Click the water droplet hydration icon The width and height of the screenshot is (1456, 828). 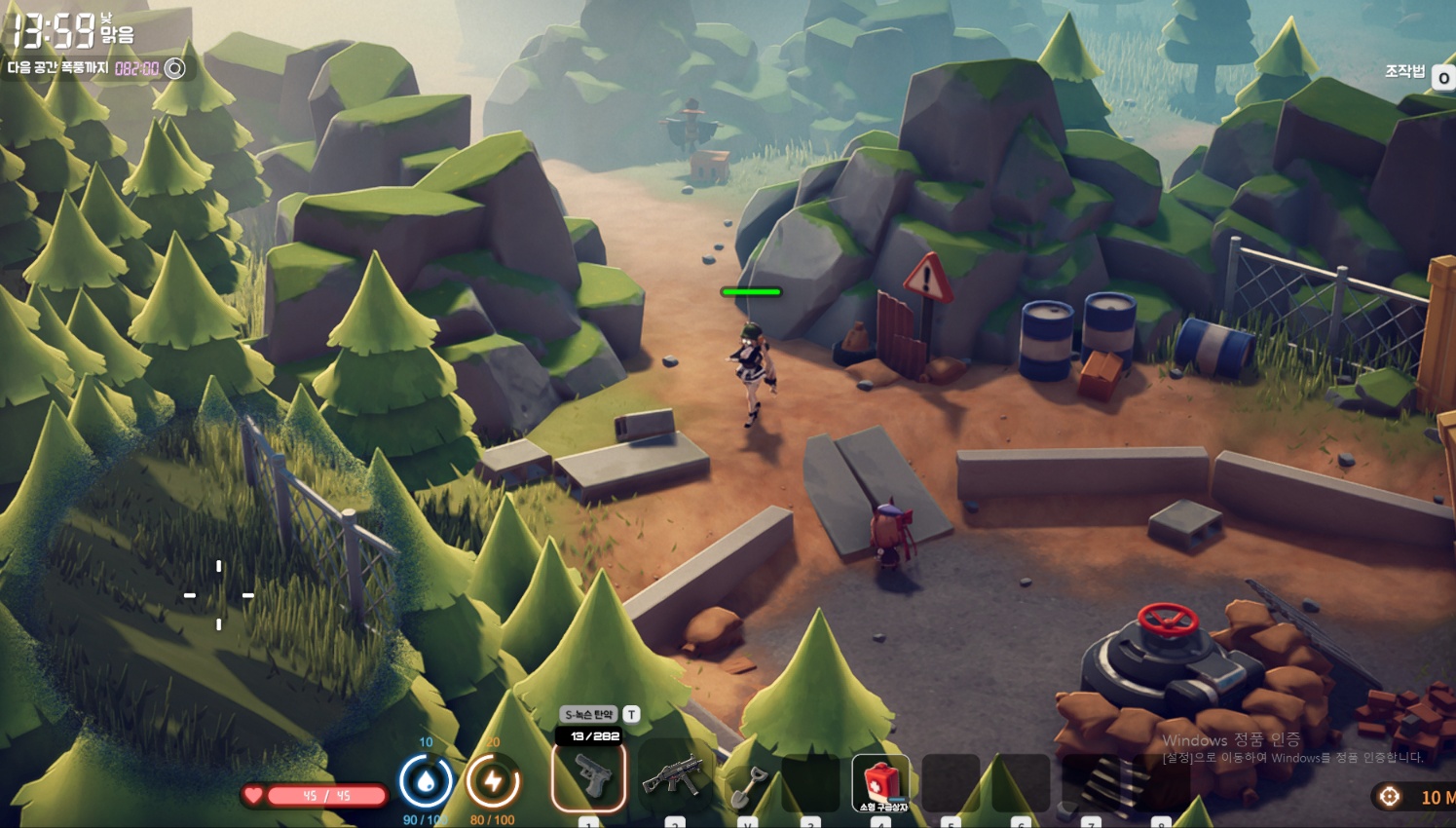[x=426, y=782]
